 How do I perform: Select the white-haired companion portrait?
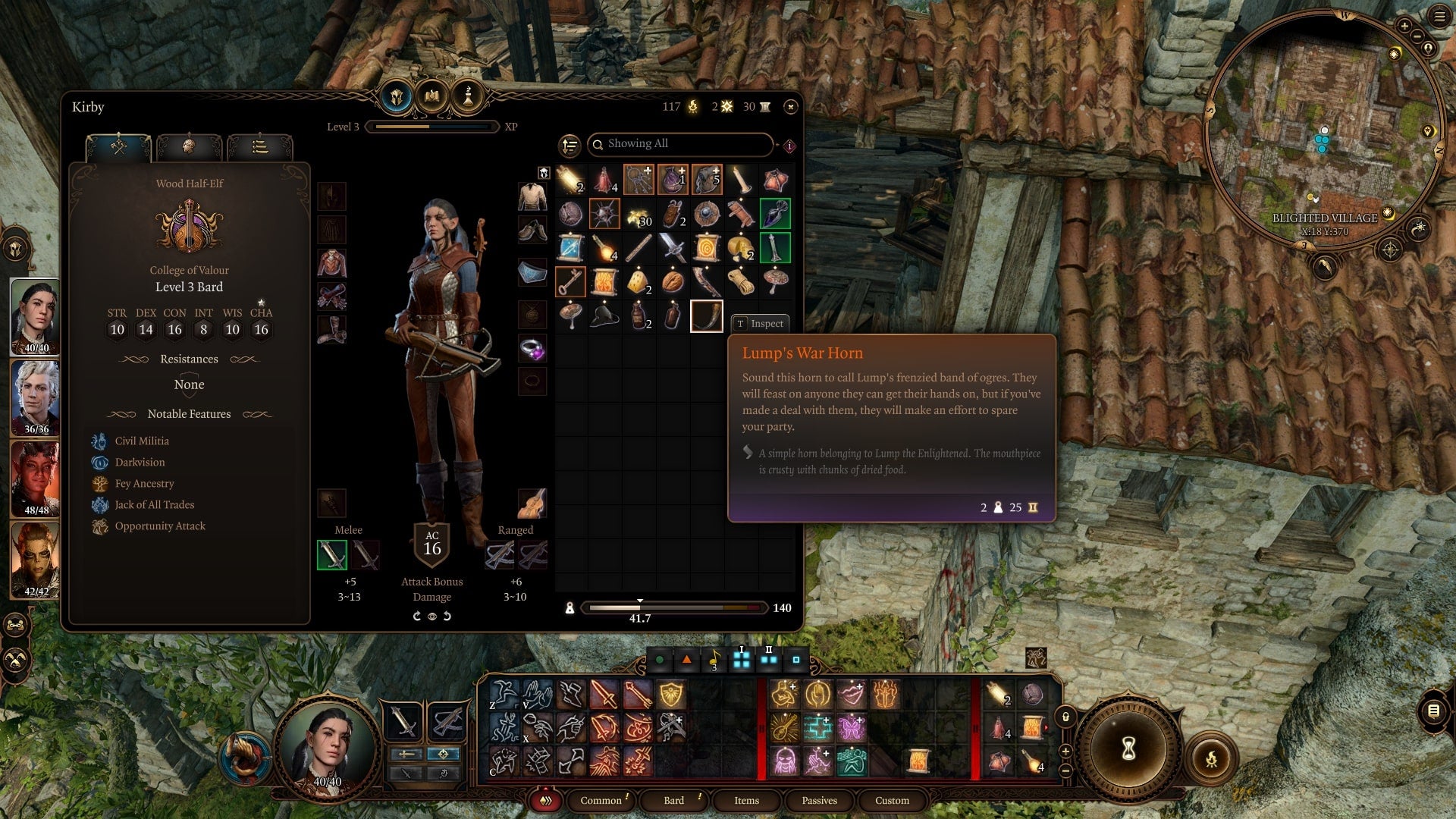click(35, 394)
